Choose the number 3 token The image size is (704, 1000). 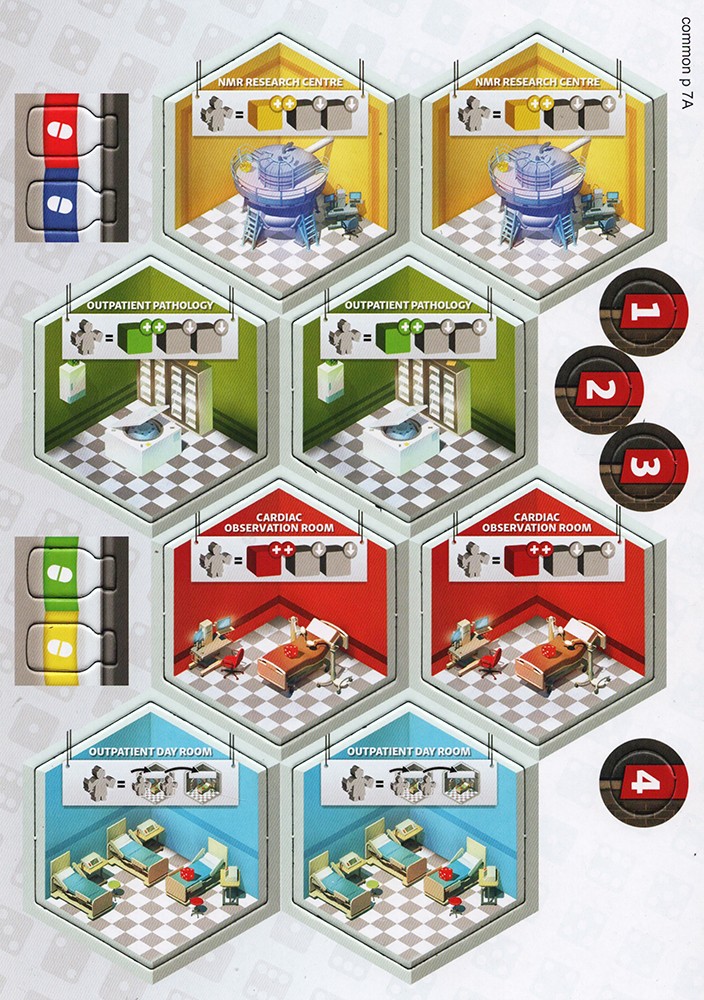click(644, 465)
